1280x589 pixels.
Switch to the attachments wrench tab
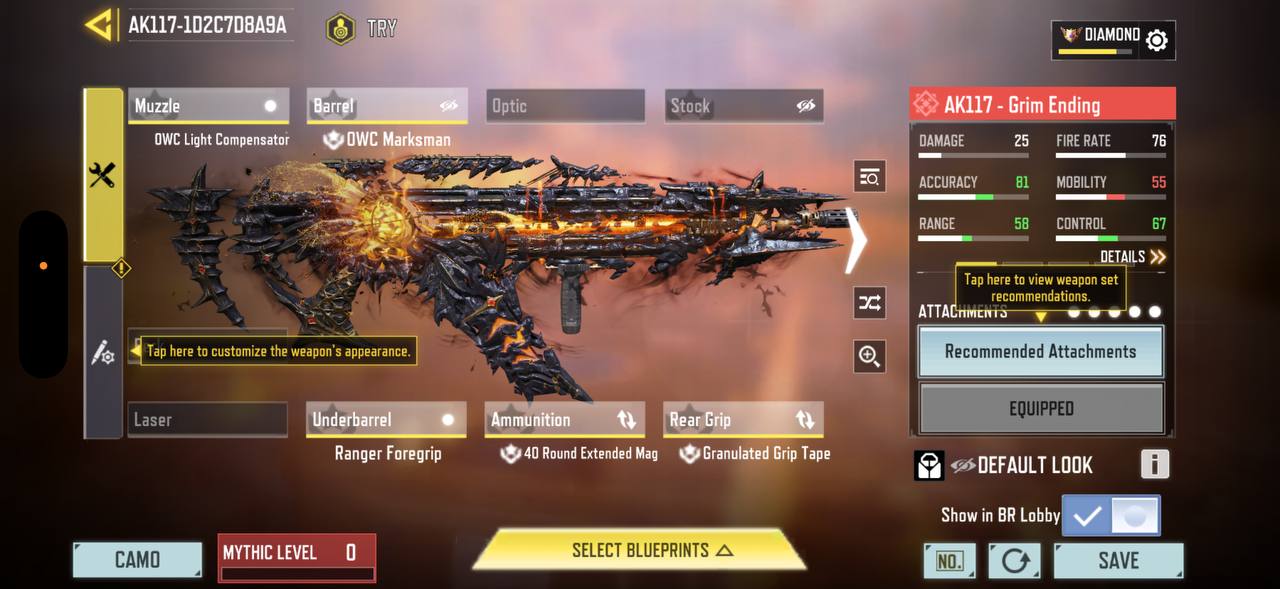pos(103,176)
